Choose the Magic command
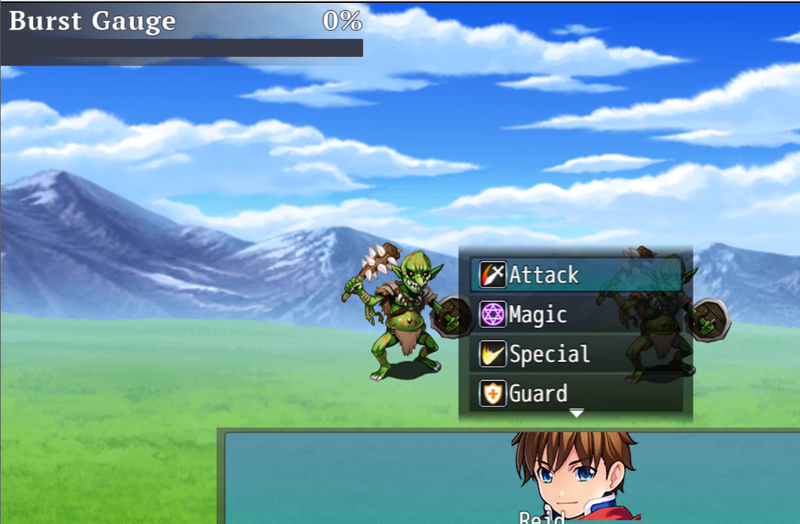The image size is (800, 524). pos(575,315)
